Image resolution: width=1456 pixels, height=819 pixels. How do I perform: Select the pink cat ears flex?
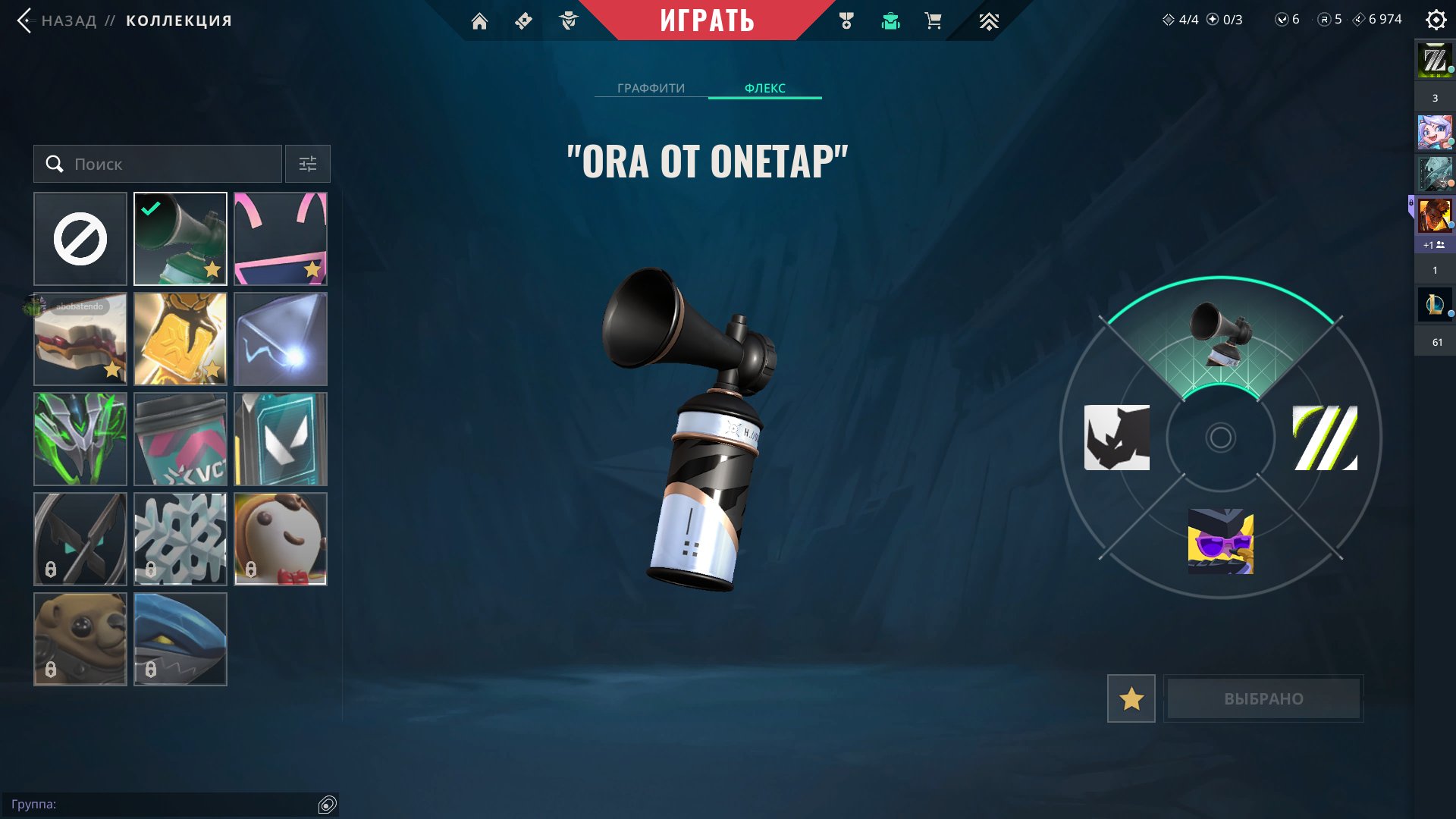(281, 239)
